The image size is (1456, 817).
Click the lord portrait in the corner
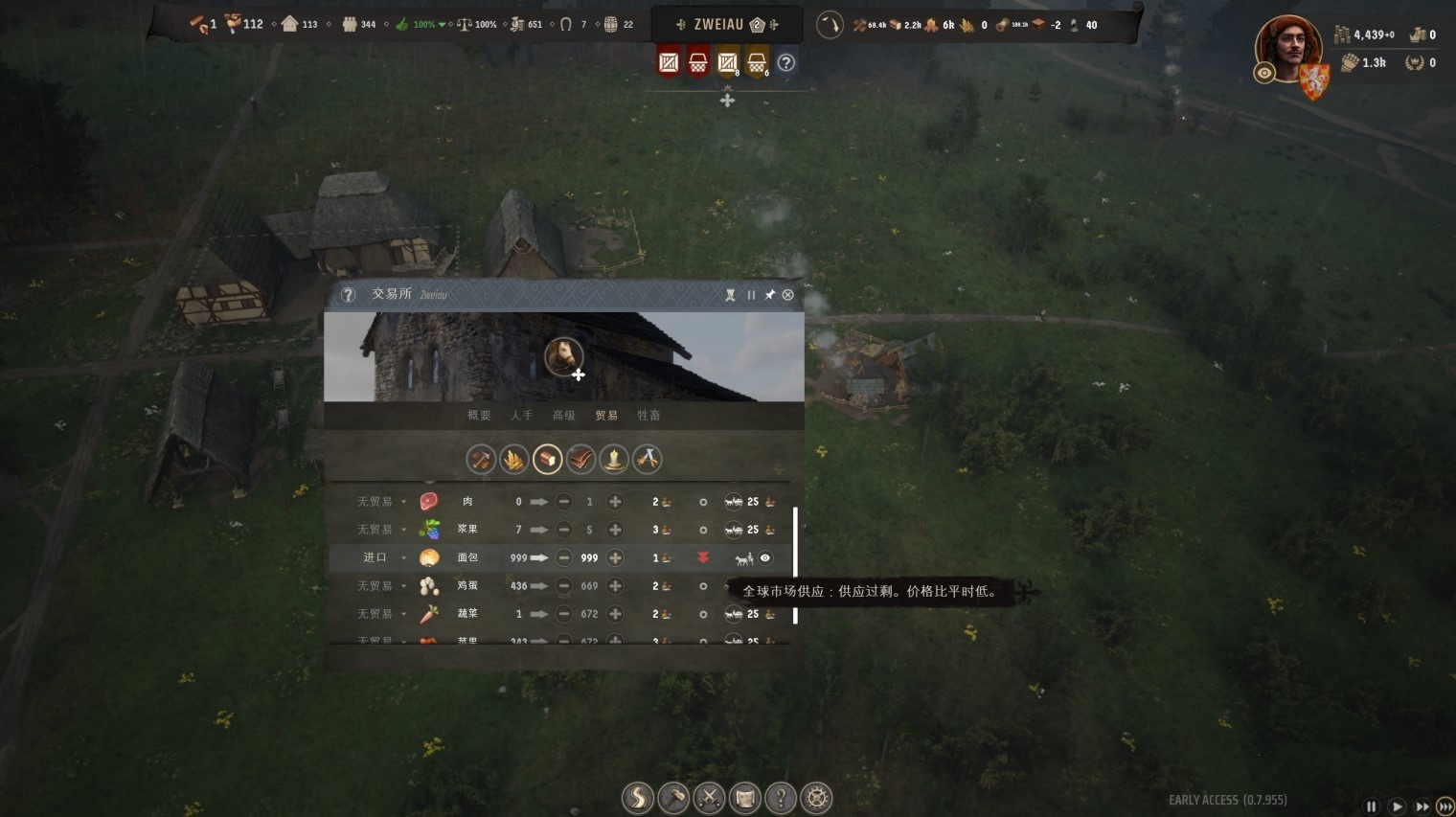[1288, 48]
